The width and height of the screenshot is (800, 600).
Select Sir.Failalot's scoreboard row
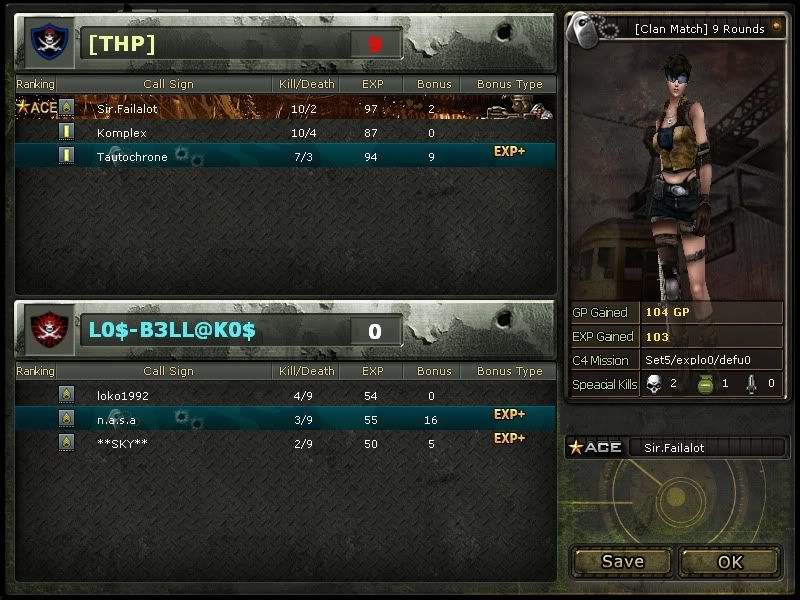(x=285, y=108)
